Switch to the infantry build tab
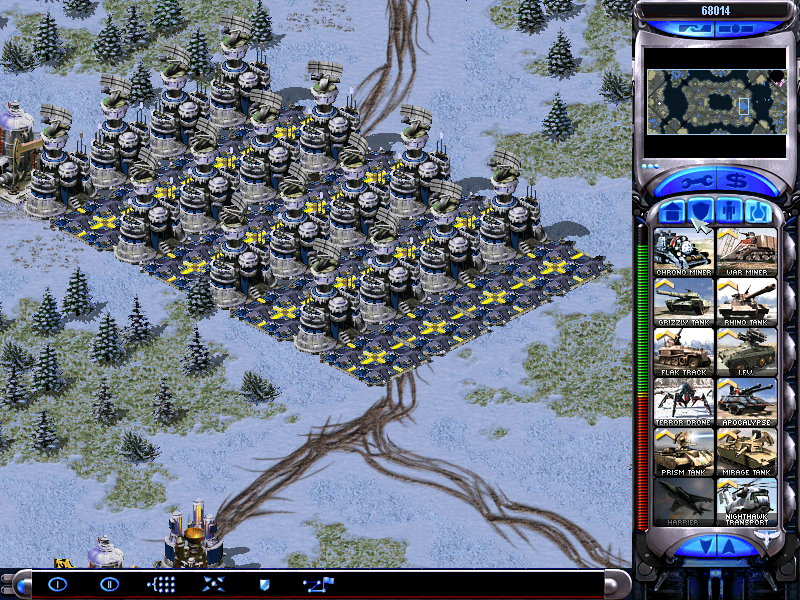This screenshot has width=800, height=600. tap(729, 211)
